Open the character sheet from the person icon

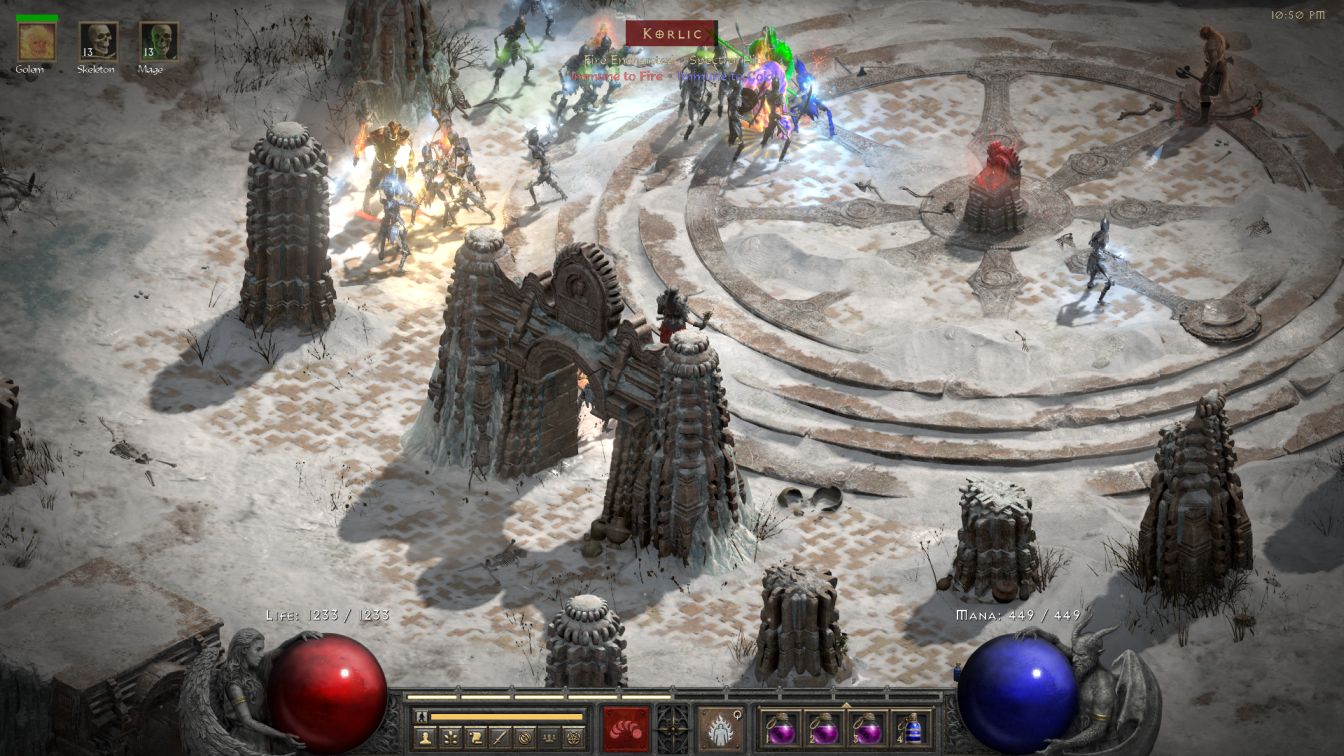426,738
